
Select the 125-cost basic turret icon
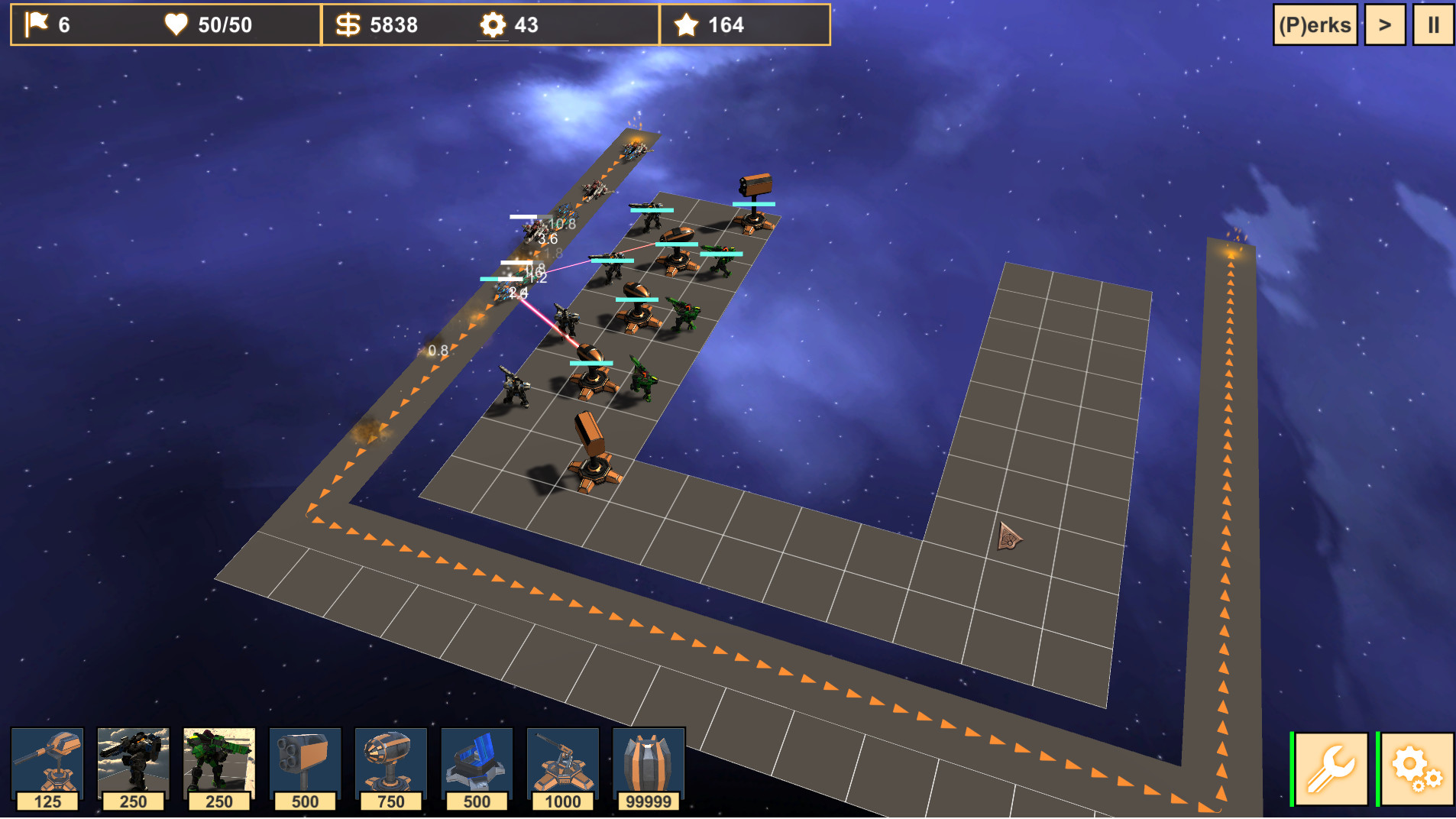47,764
